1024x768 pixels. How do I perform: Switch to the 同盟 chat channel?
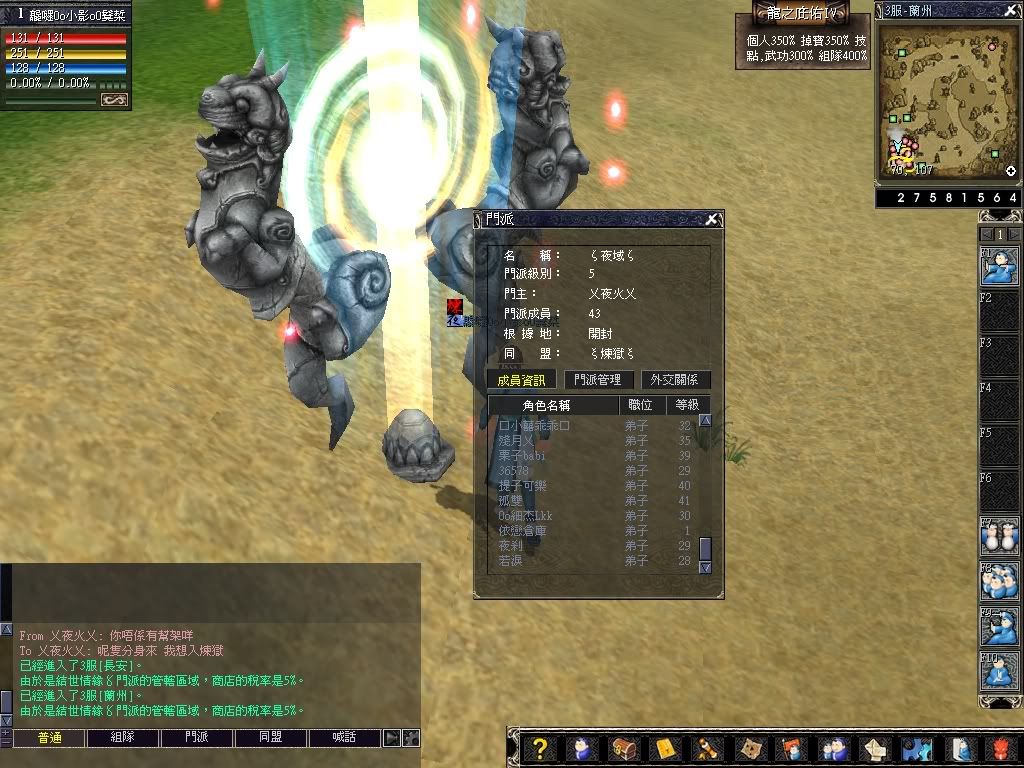click(270, 738)
